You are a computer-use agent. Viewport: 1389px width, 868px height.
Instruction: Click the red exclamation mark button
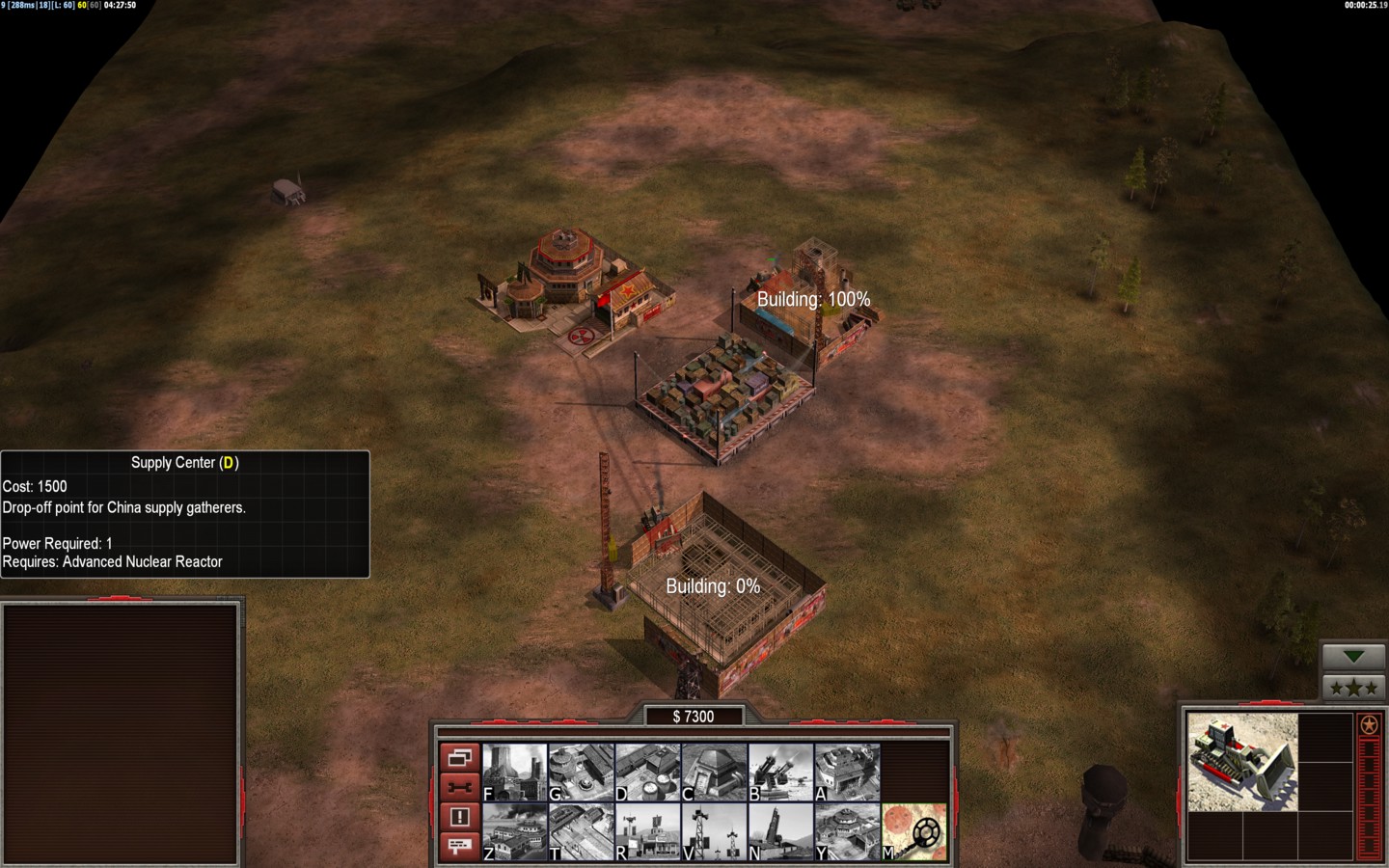(459, 817)
